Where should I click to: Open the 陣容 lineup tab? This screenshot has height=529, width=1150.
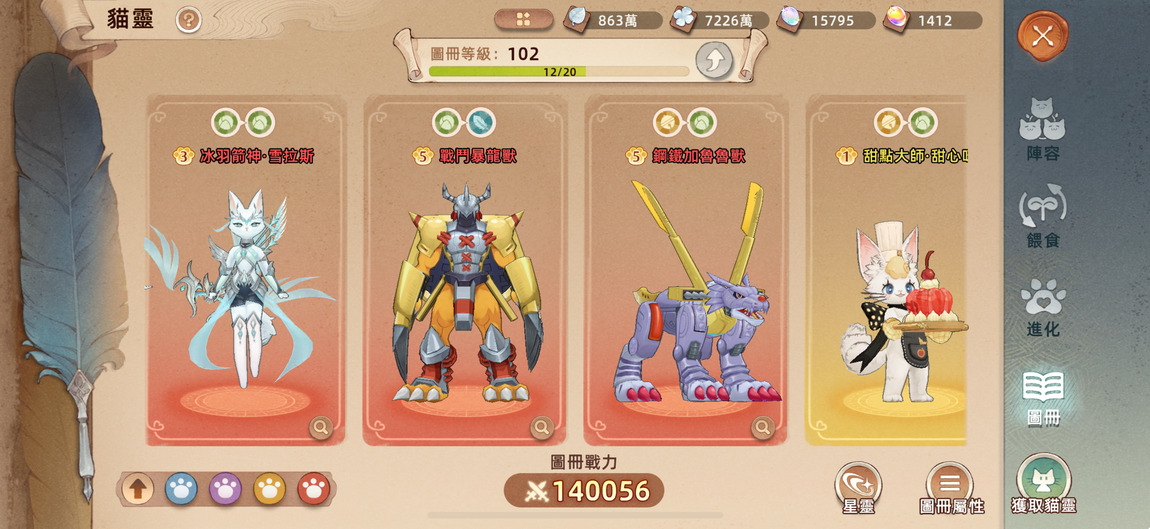[1042, 128]
